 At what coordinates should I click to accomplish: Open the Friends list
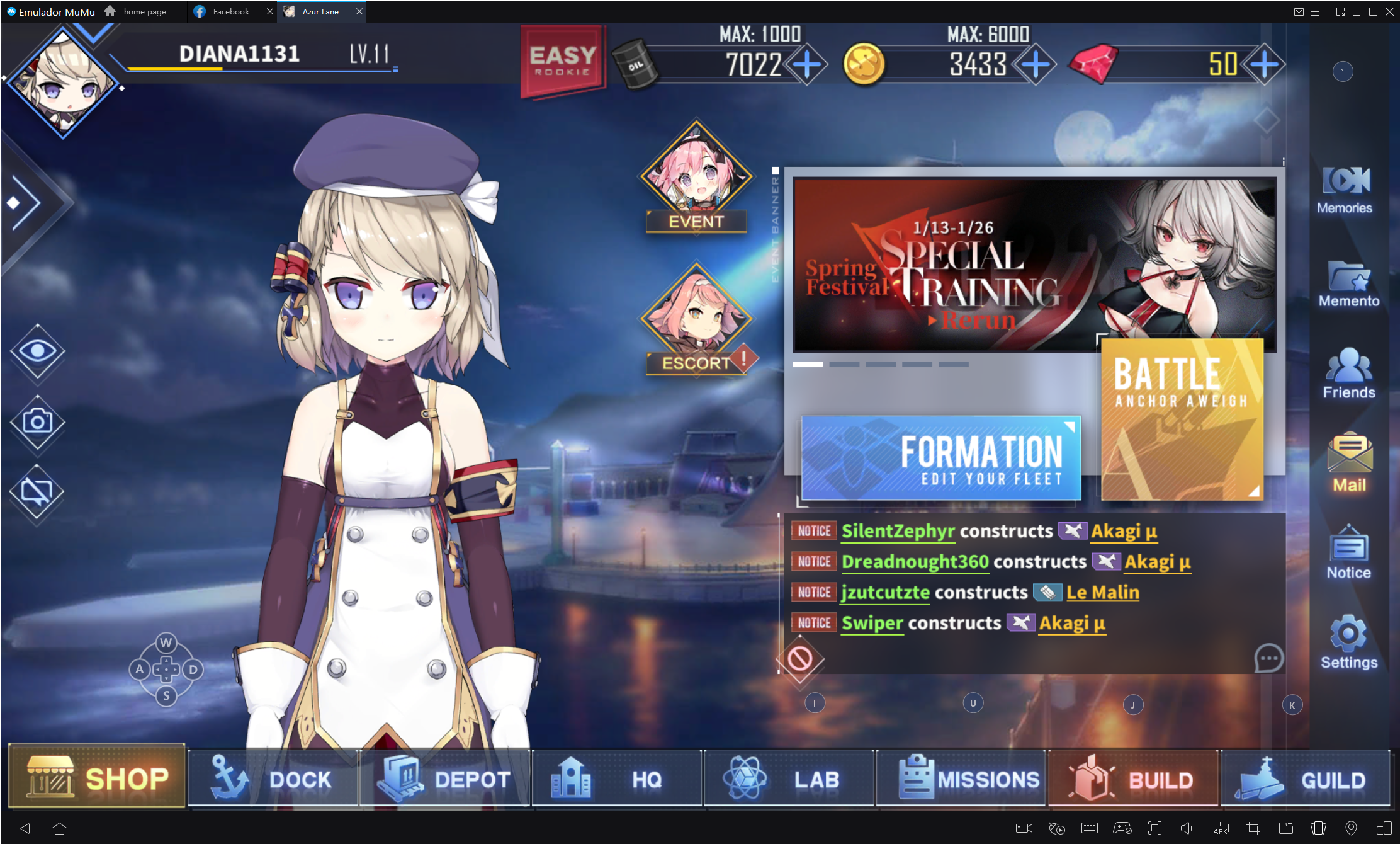(1349, 374)
